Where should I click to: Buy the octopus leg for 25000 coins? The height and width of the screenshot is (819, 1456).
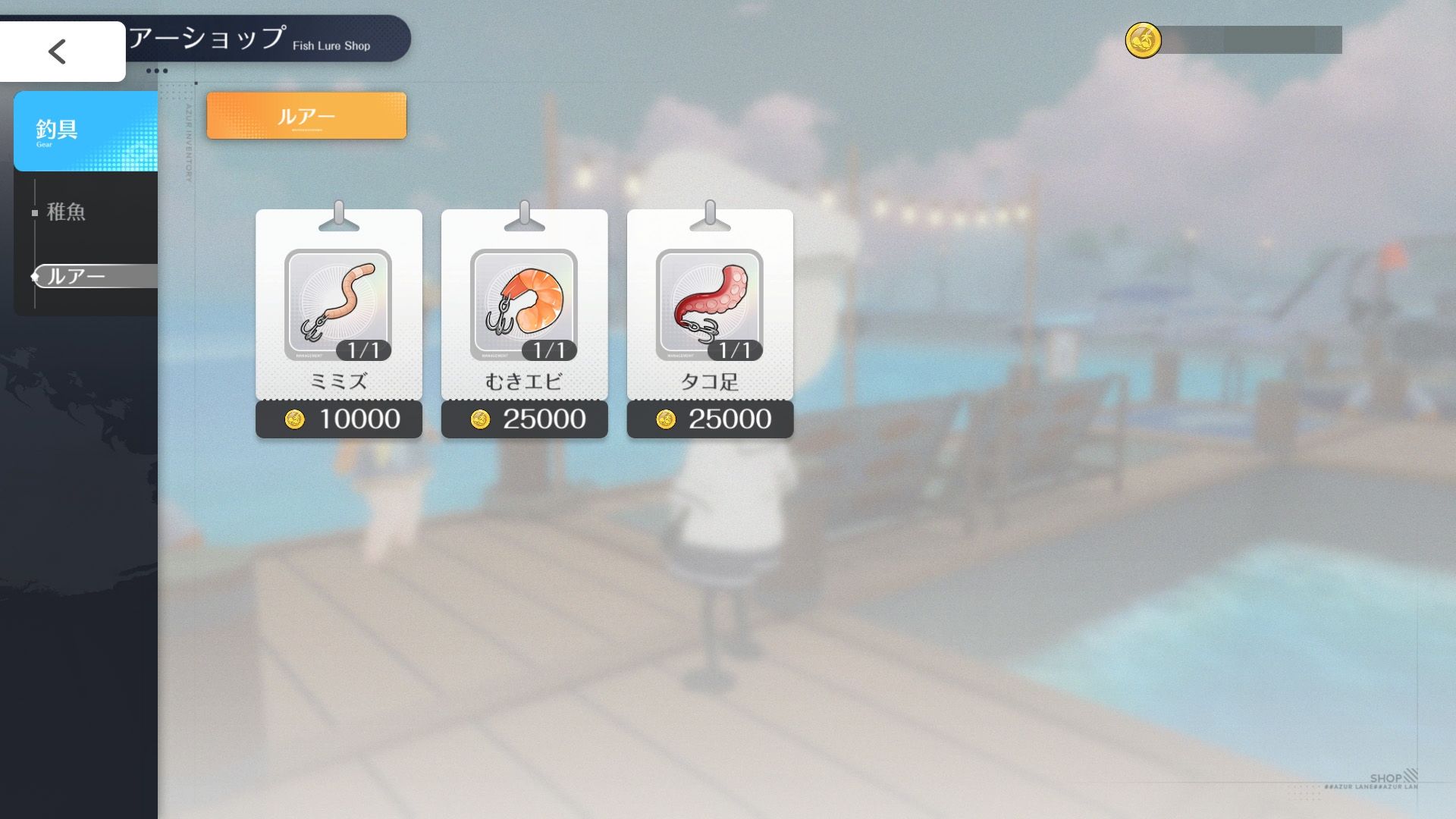[711, 419]
